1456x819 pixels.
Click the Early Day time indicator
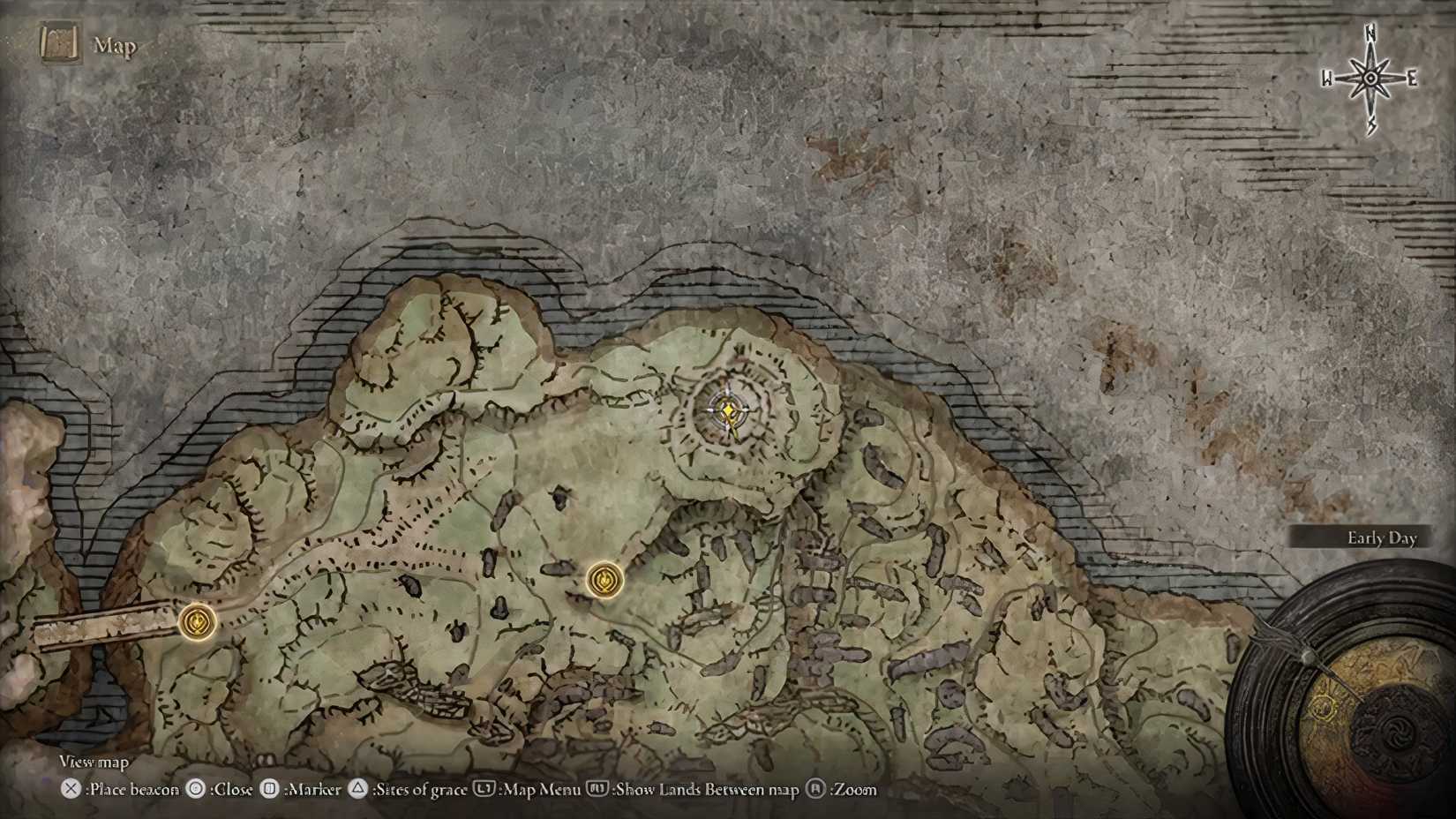[1382, 537]
